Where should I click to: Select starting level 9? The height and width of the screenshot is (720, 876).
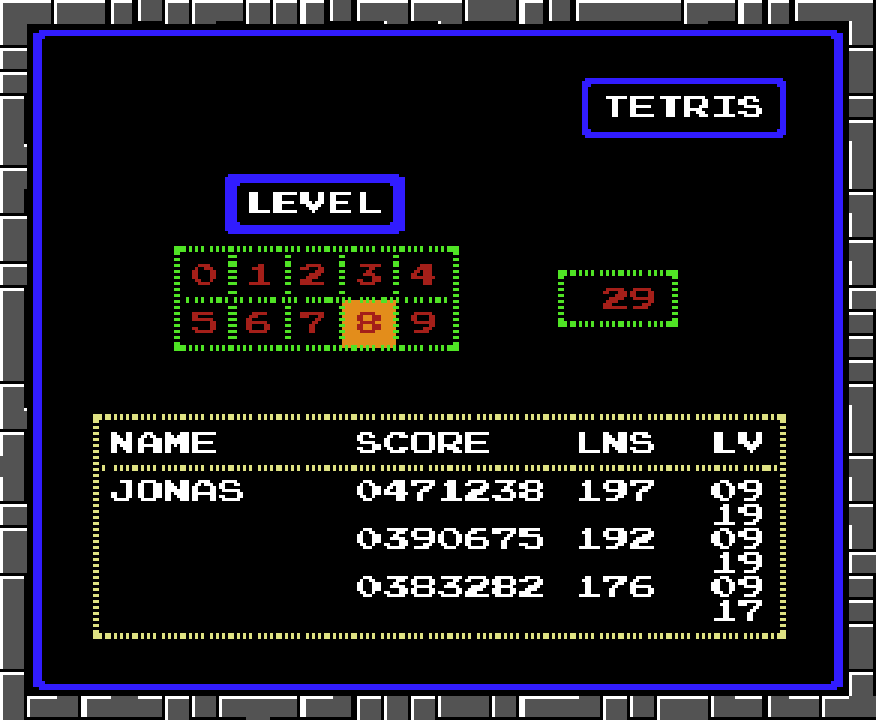coord(423,323)
